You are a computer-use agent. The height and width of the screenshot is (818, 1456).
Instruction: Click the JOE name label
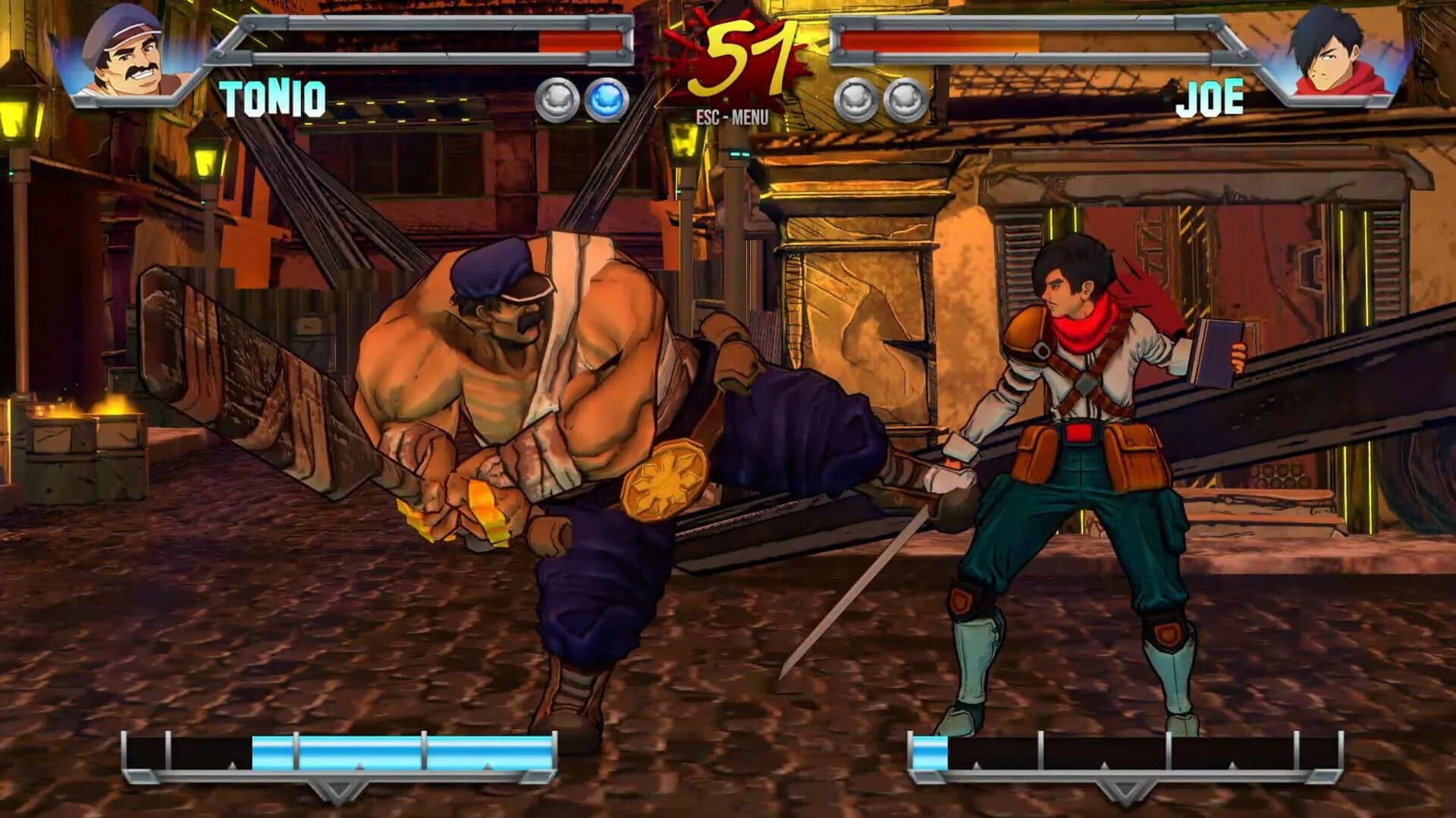point(1209,96)
